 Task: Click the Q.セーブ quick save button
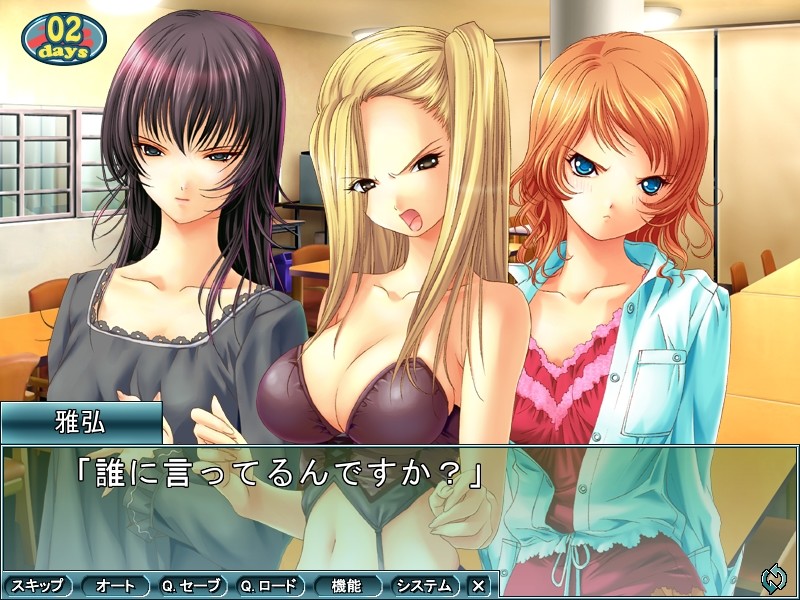[x=194, y=586]
